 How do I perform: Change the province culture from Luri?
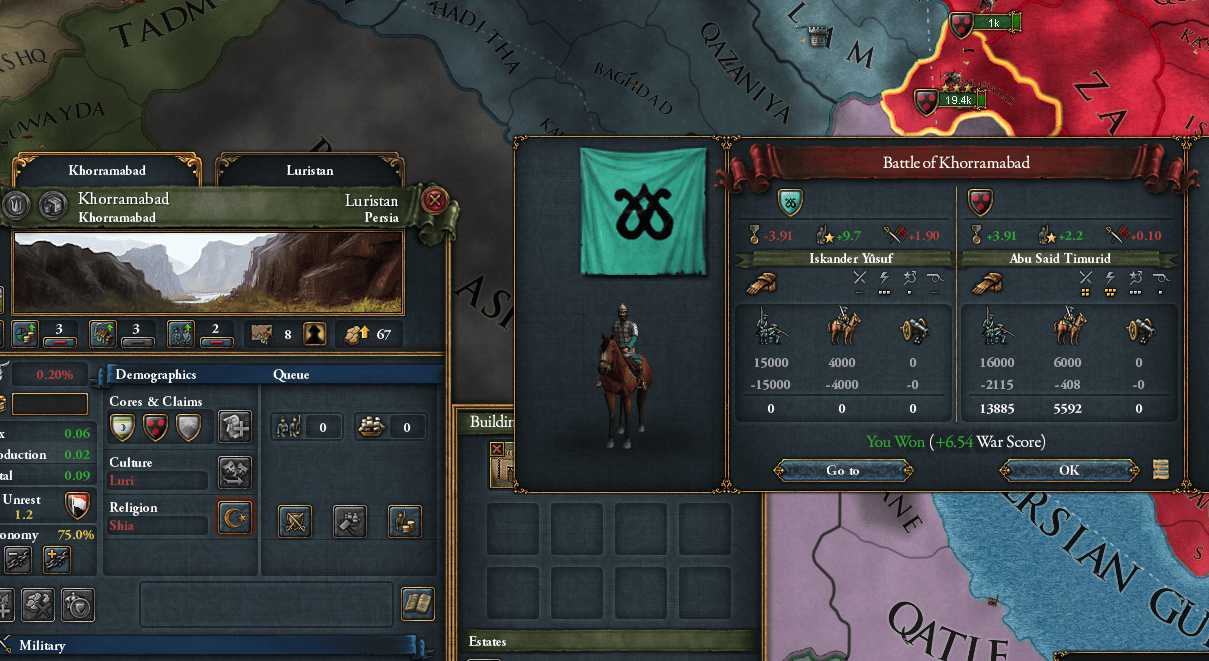click(x=235, y=472)
